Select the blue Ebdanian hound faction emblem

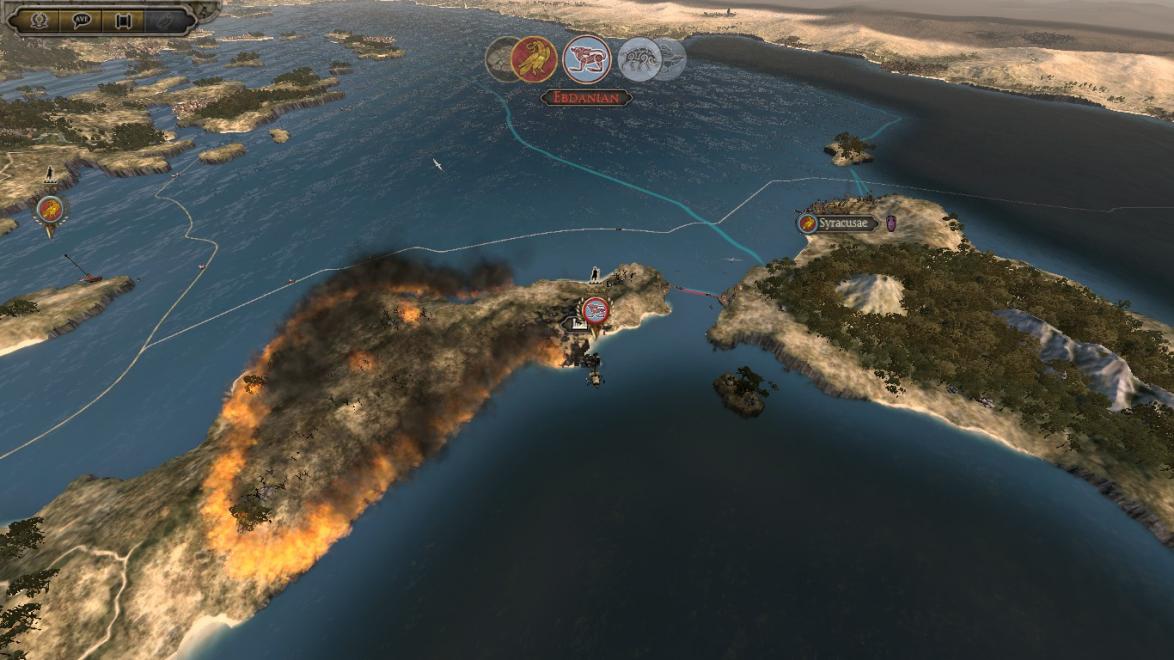pyautogui.click(x=587, y=59)
